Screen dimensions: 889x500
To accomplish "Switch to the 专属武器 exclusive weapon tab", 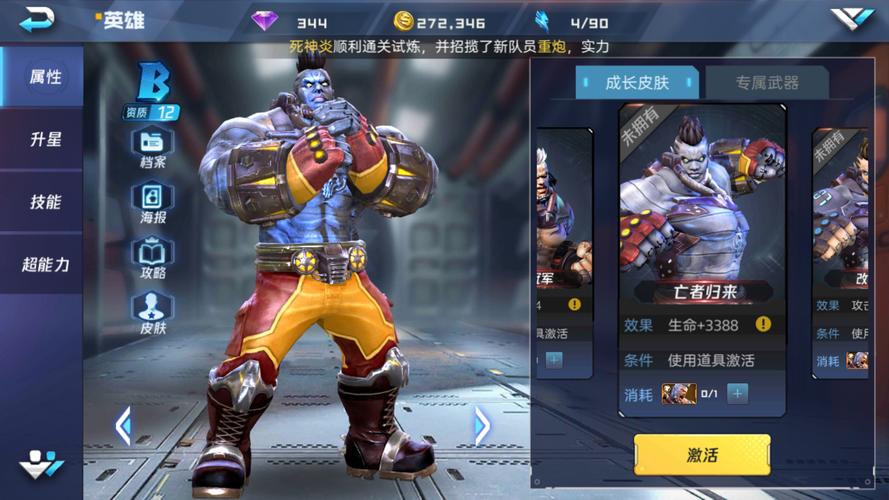I will click(x=766, y=83).
